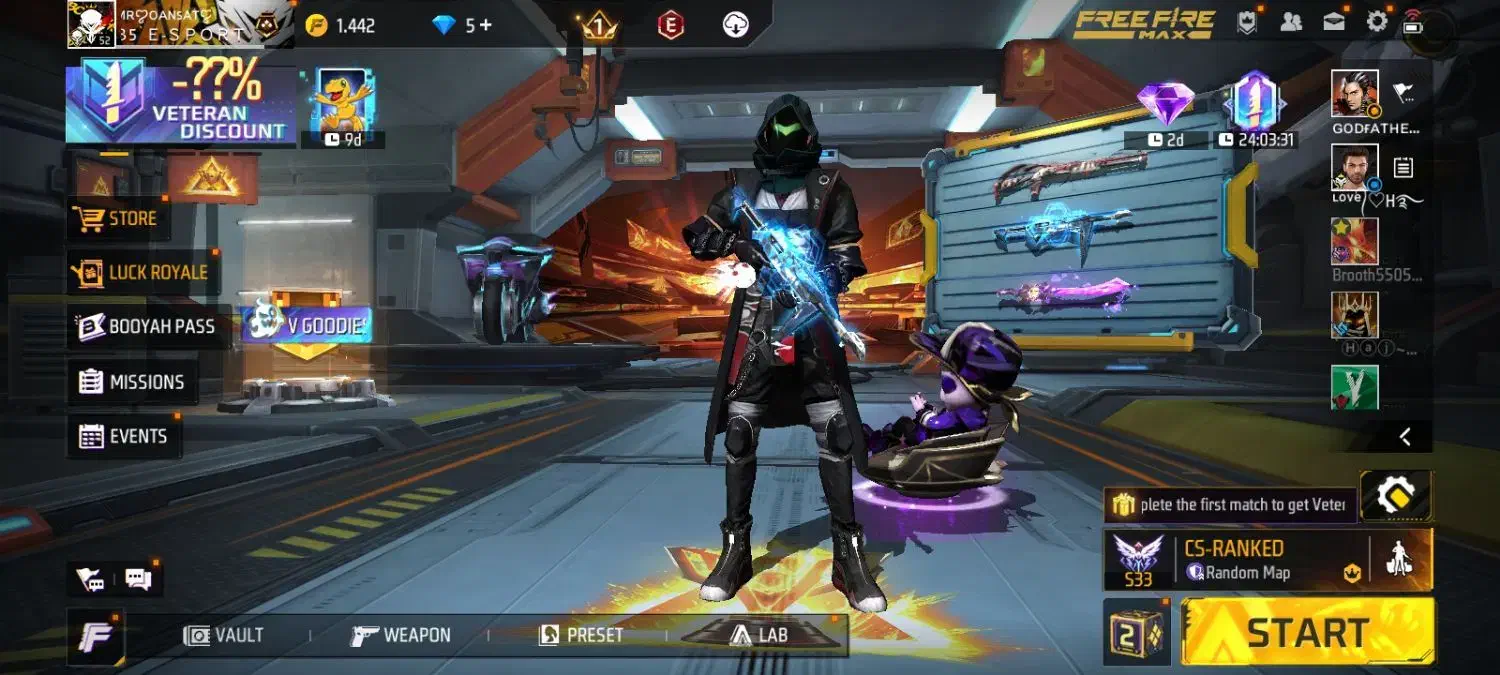Add diamonds with the plus button
The image size is (1500, 675).
(x=486, y=25)
